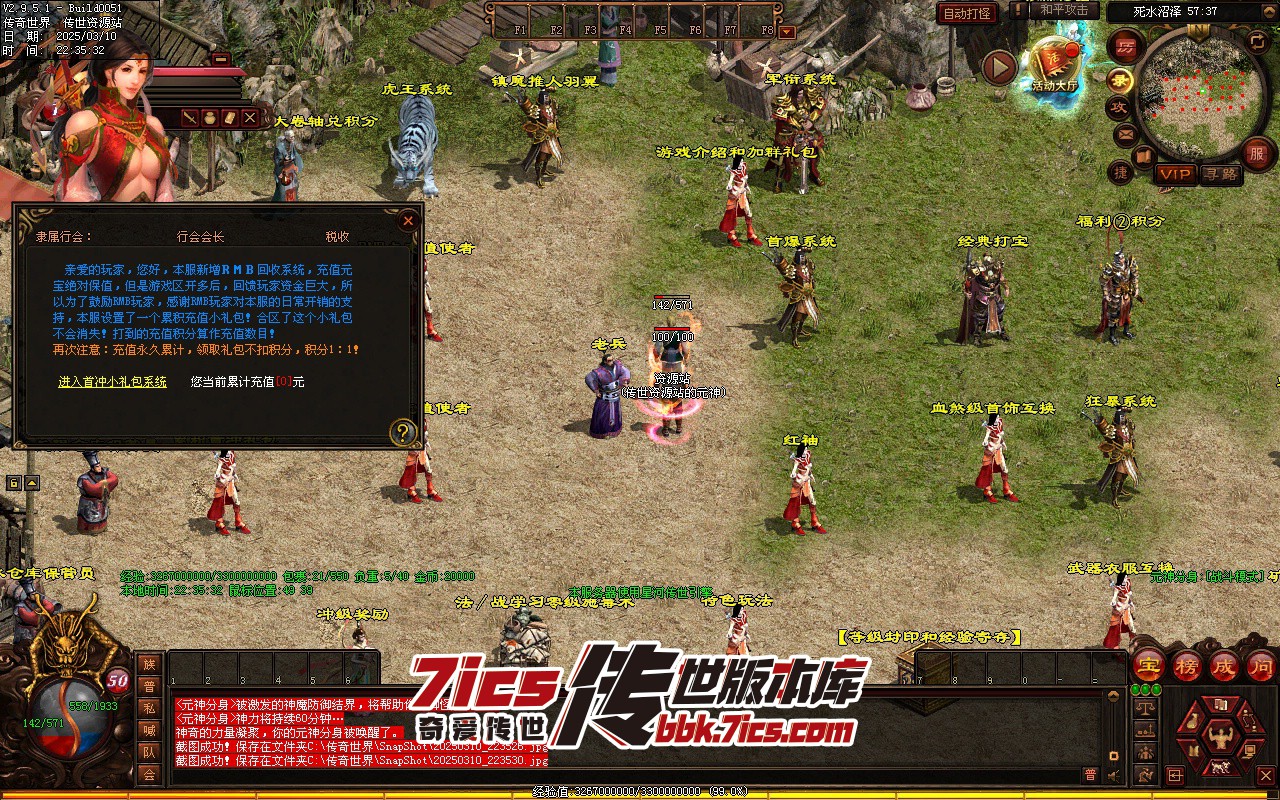Screen dimensions: 1280x800
Task: Select the 队 team chat channel
Action: [149, 752]
